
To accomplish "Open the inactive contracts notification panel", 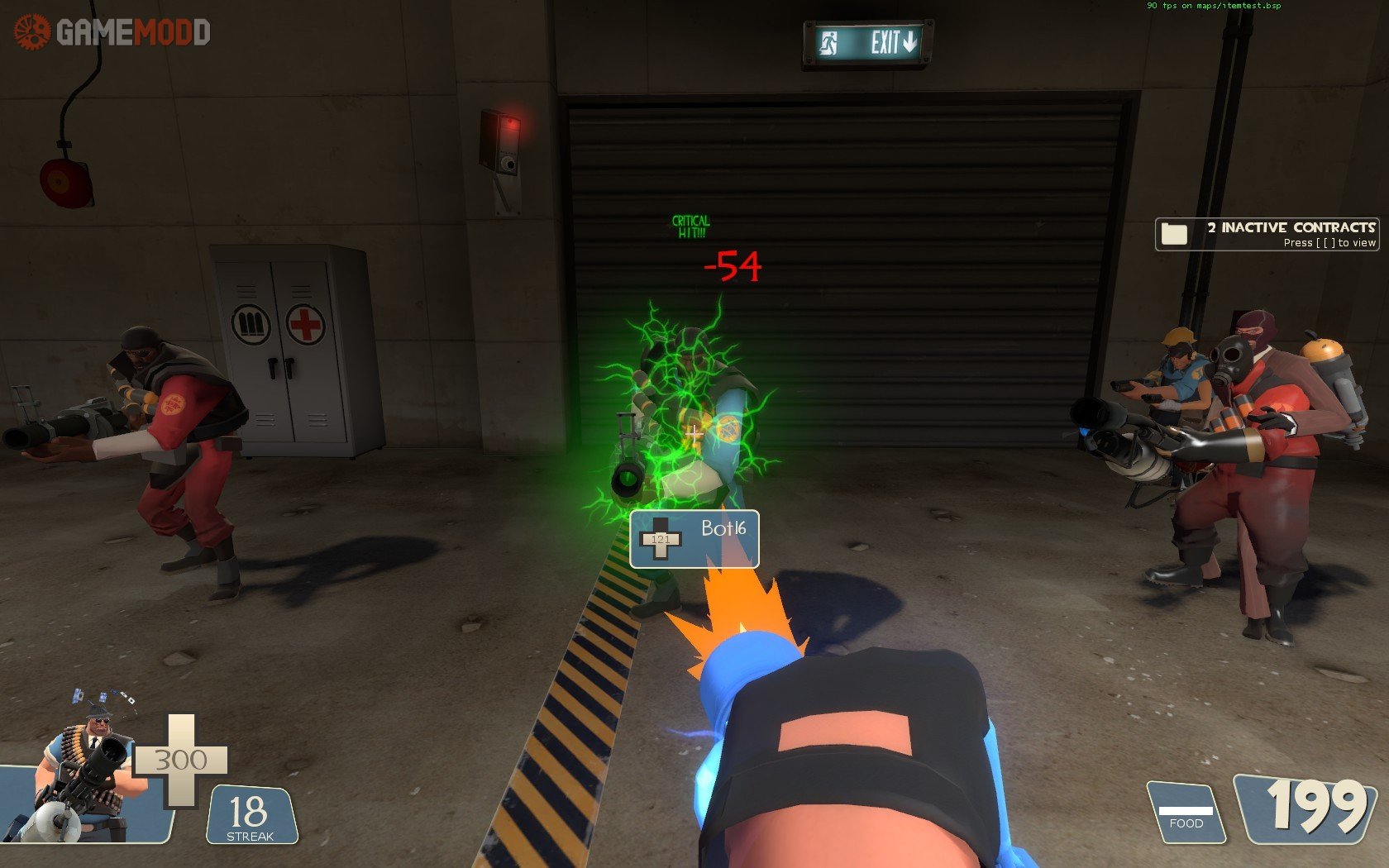I will (1267, 234).
